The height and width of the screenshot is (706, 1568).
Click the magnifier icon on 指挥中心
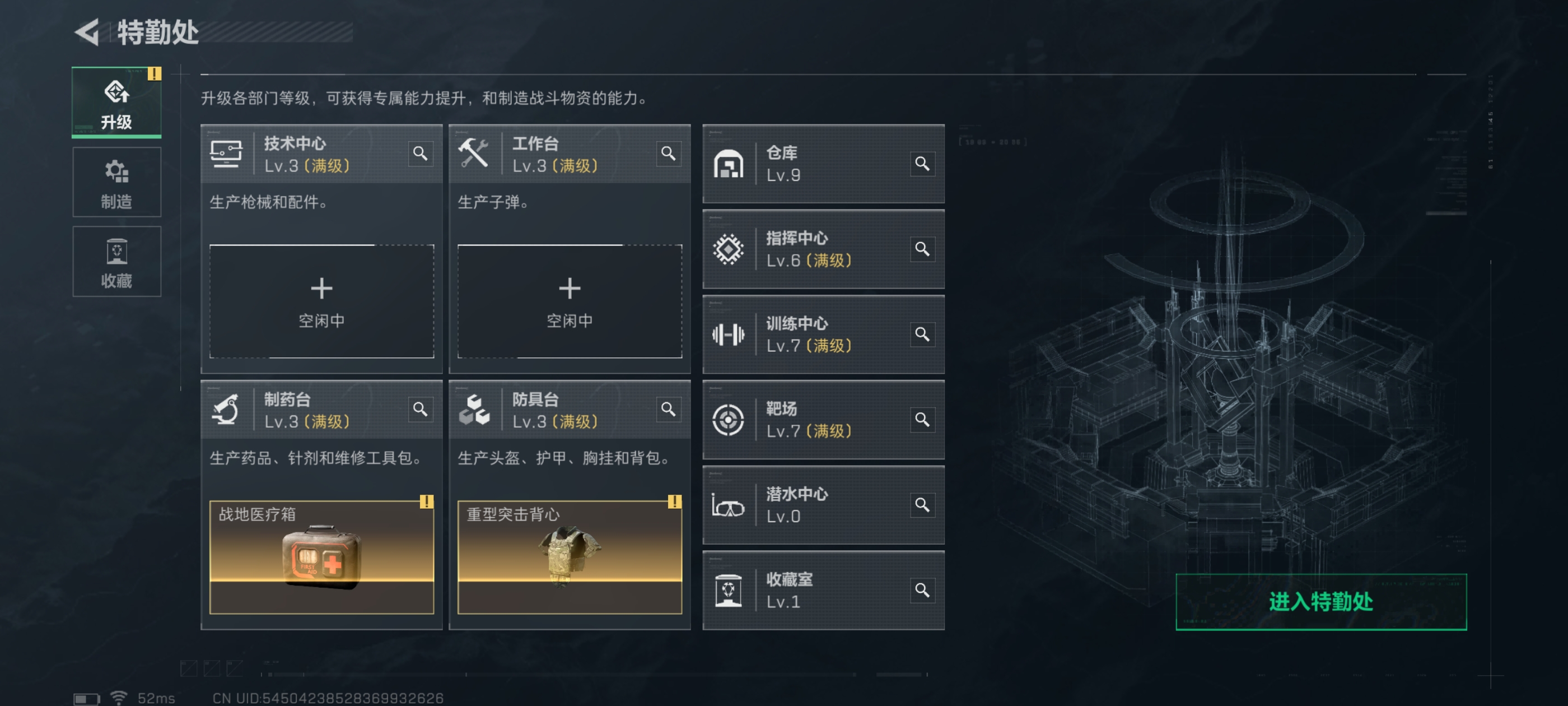coord(923,249)
